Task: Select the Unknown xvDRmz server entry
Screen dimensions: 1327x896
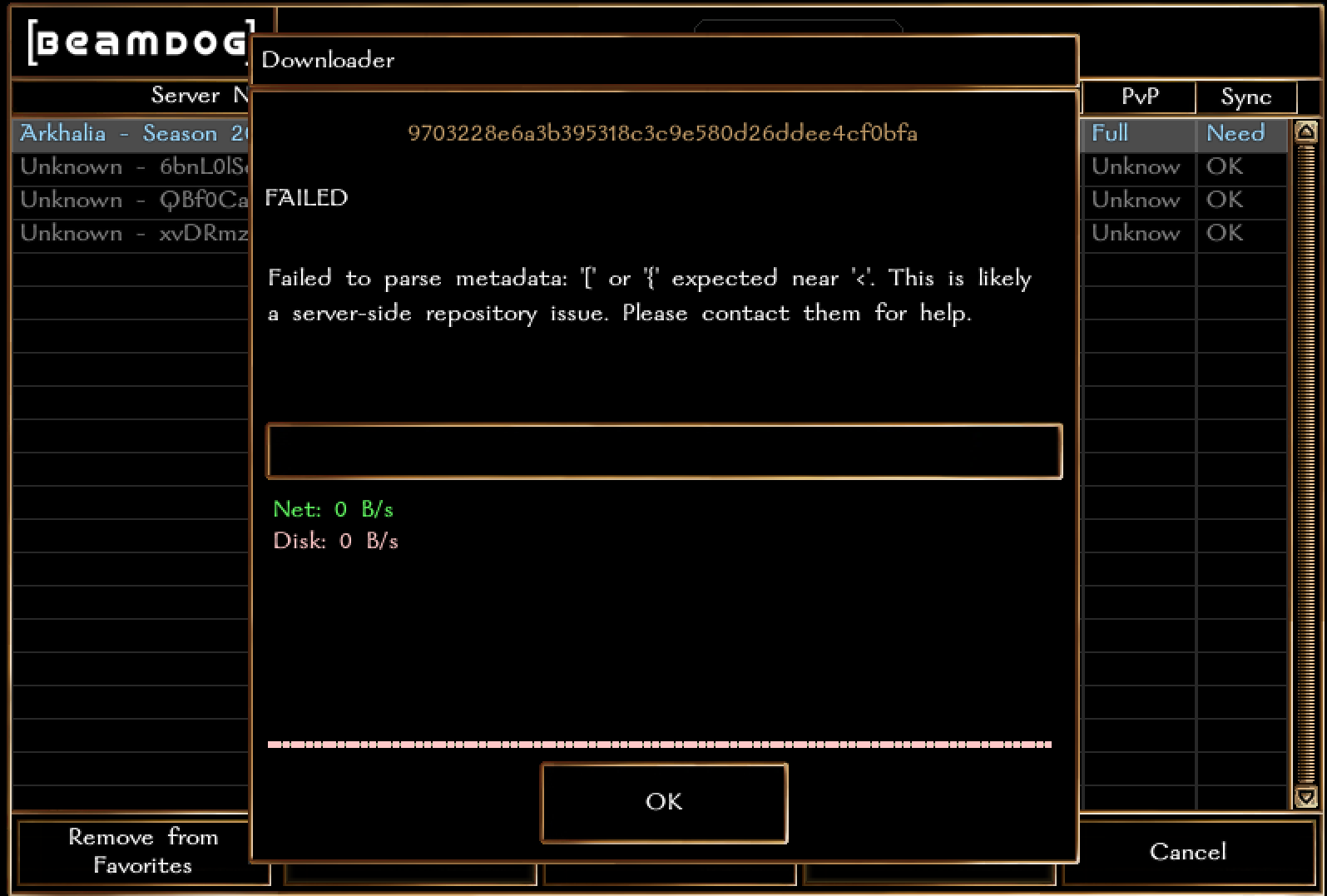Action: pyautogui.click(x=125, y=233)
